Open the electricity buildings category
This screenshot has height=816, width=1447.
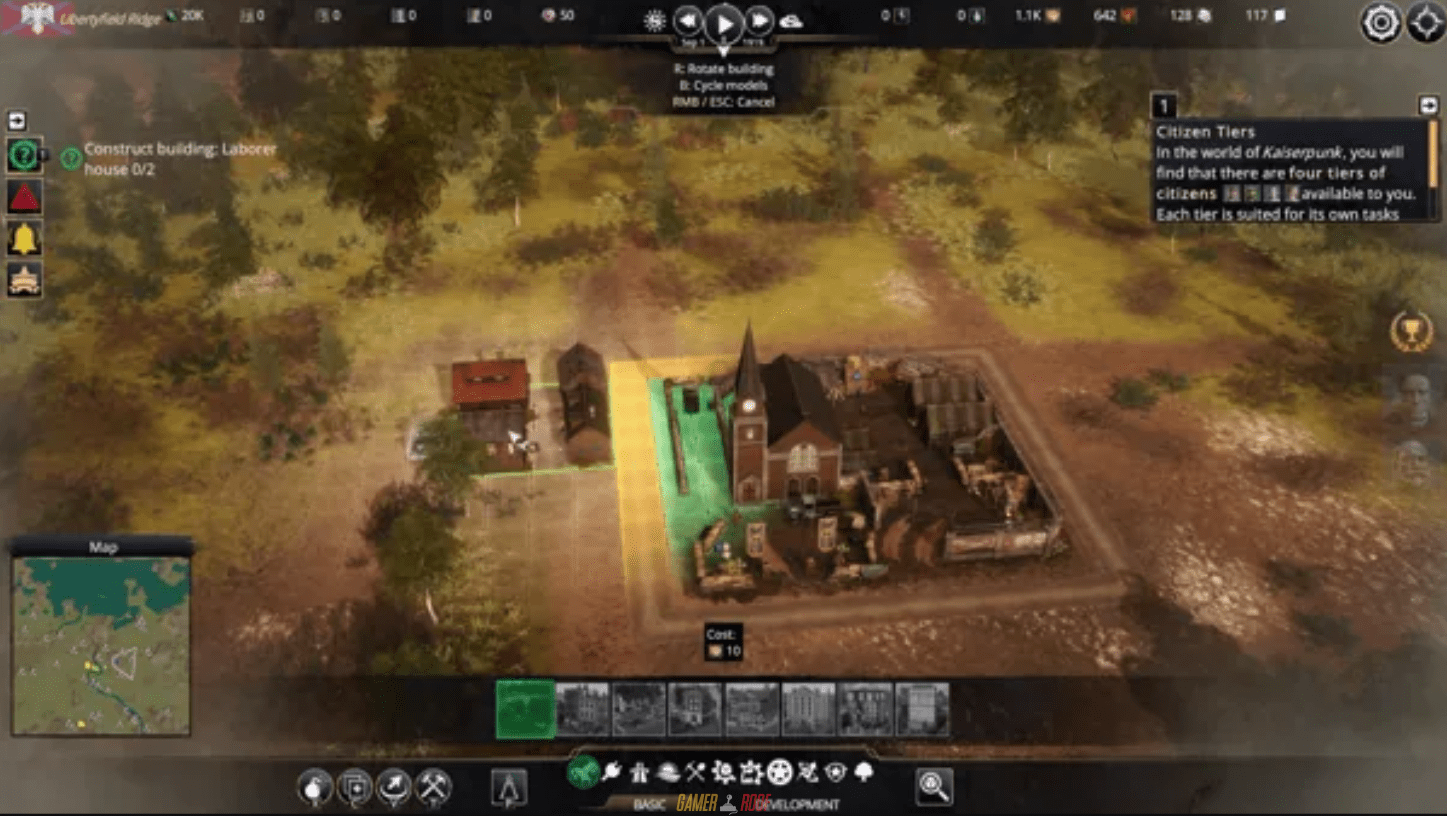(610, 772)
